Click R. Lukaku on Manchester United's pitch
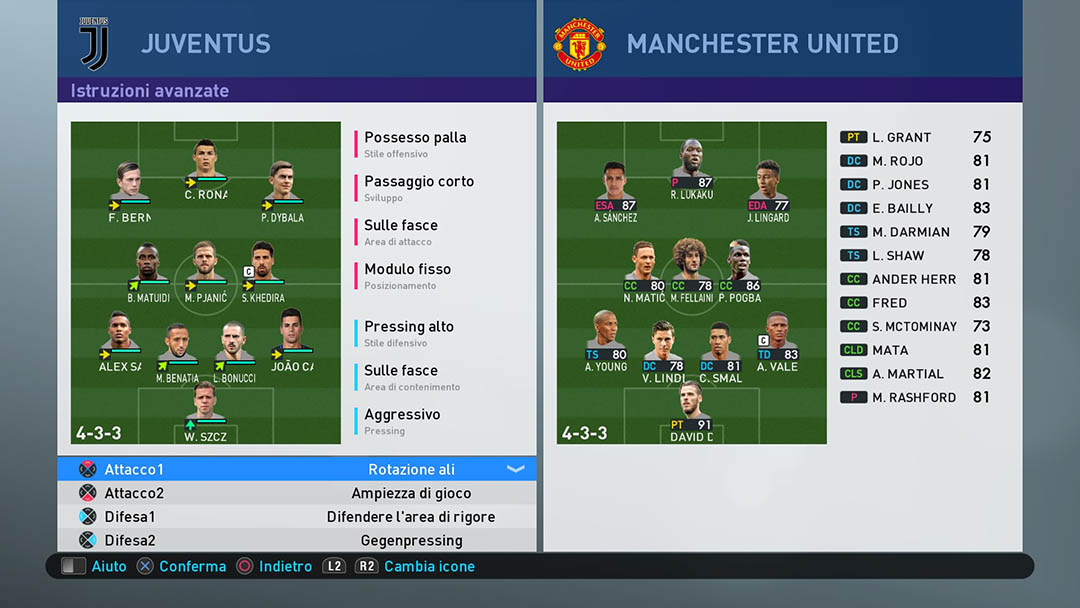Image resolution: width=1080 pixels, height=608 pixels. tap(691, 167)
